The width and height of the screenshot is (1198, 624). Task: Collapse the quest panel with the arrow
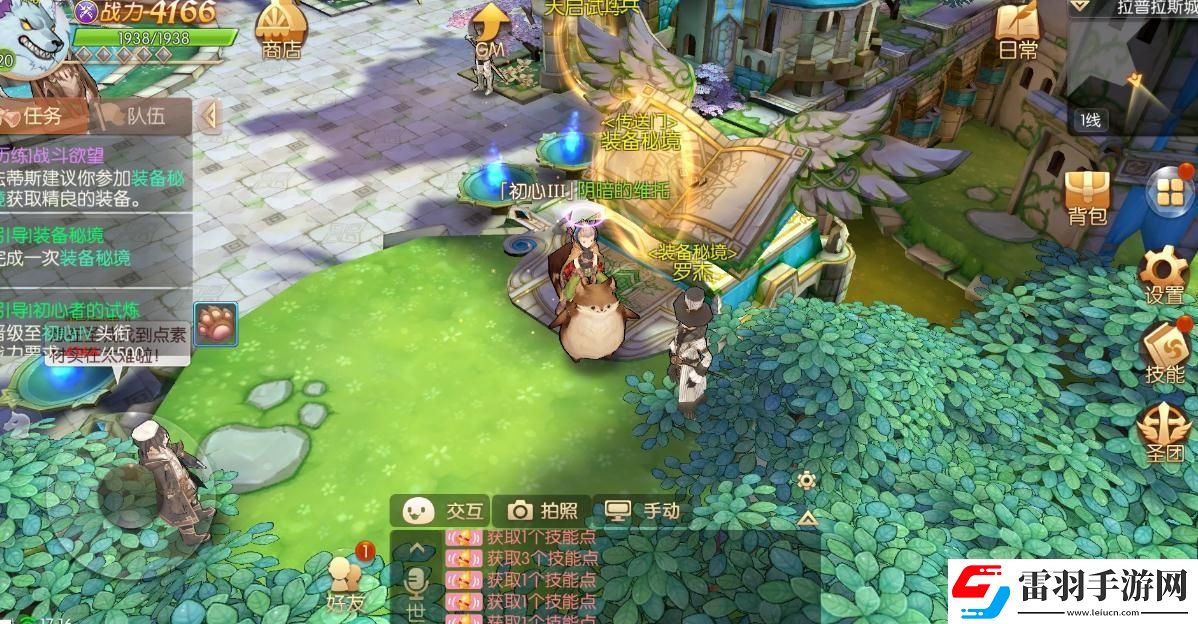coord(209,116)
